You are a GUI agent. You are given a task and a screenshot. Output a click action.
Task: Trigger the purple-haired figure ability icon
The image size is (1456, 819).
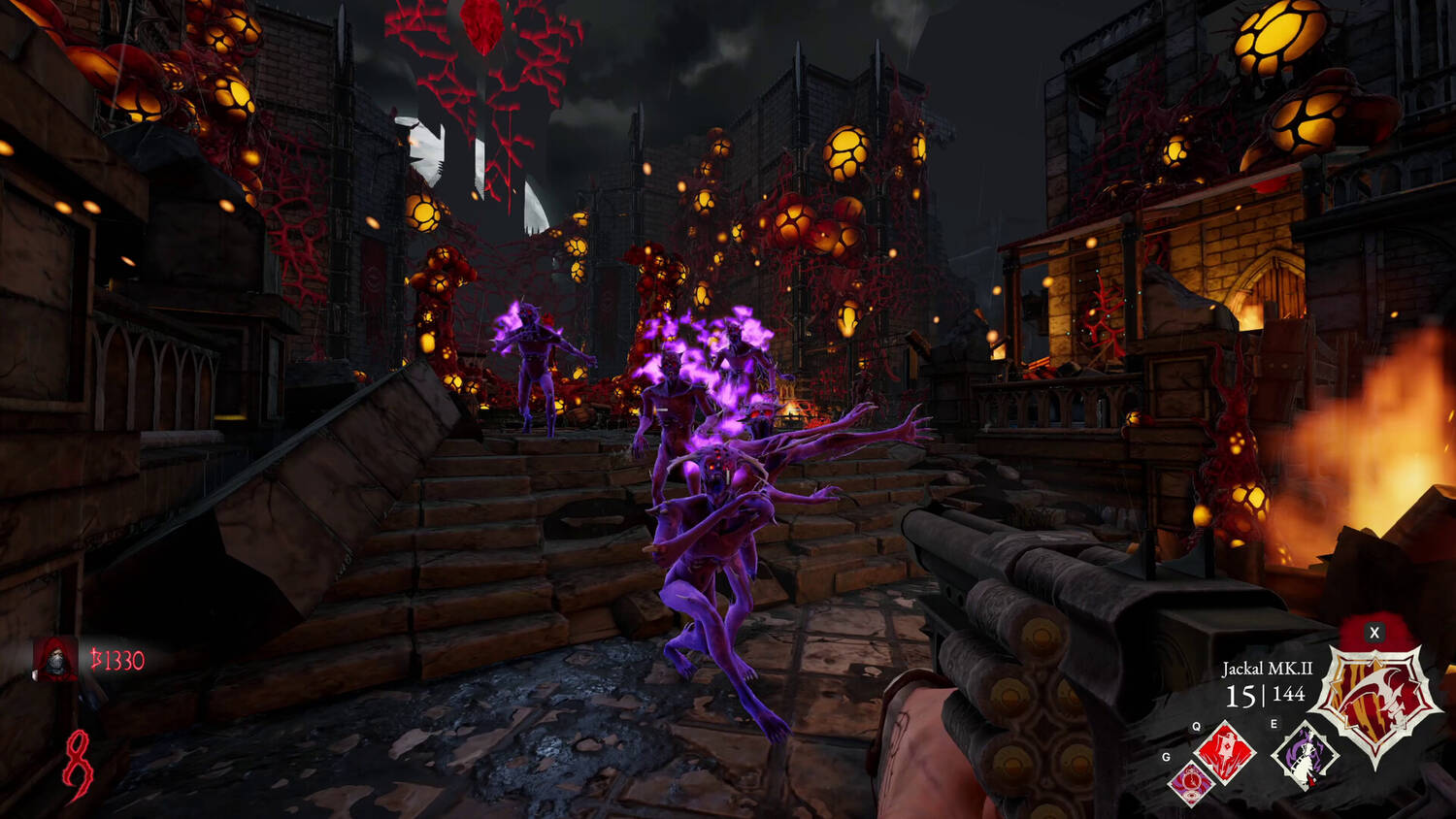1304,755
